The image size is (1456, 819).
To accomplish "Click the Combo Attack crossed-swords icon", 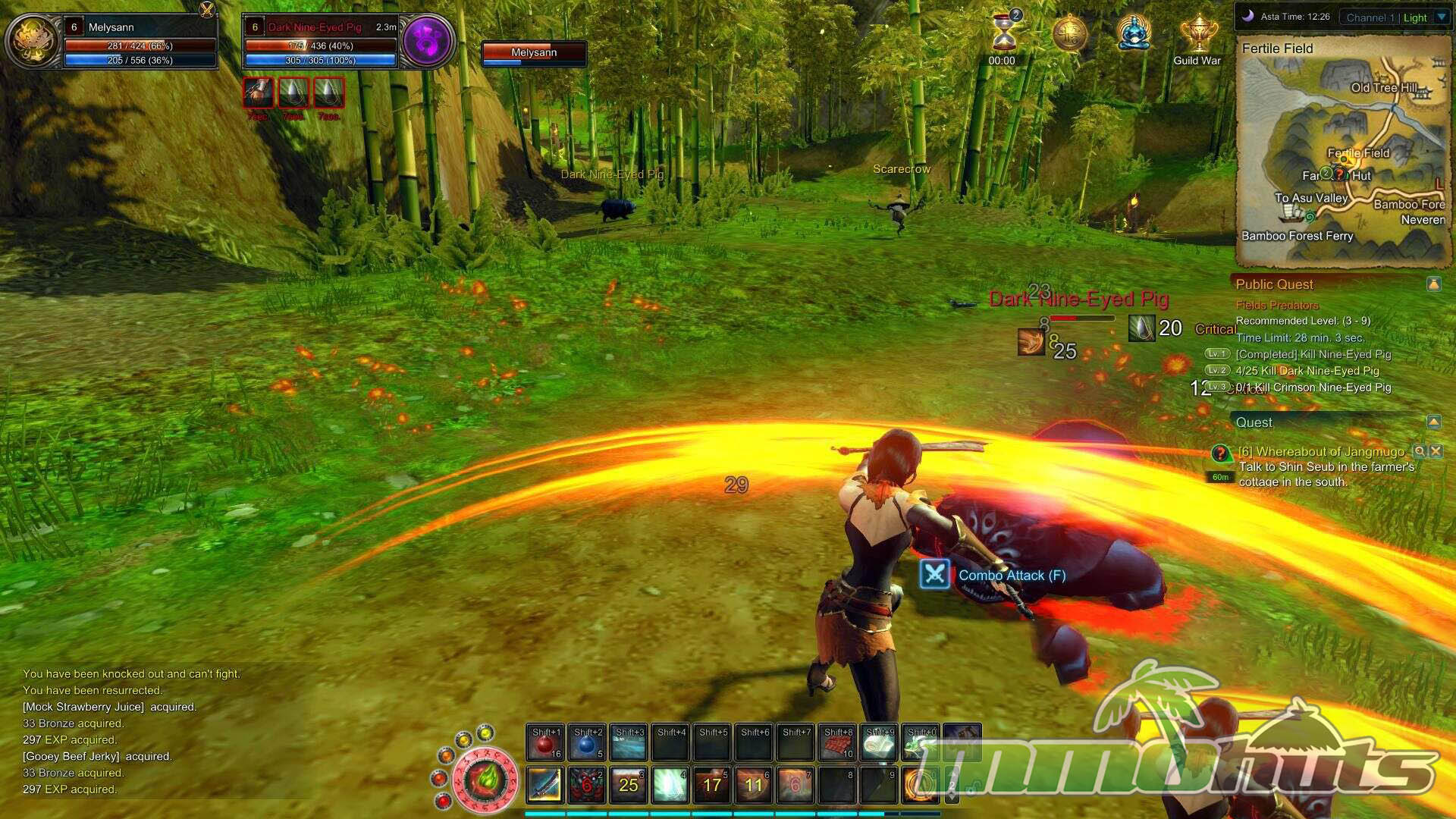I will (x=934, y=575).
